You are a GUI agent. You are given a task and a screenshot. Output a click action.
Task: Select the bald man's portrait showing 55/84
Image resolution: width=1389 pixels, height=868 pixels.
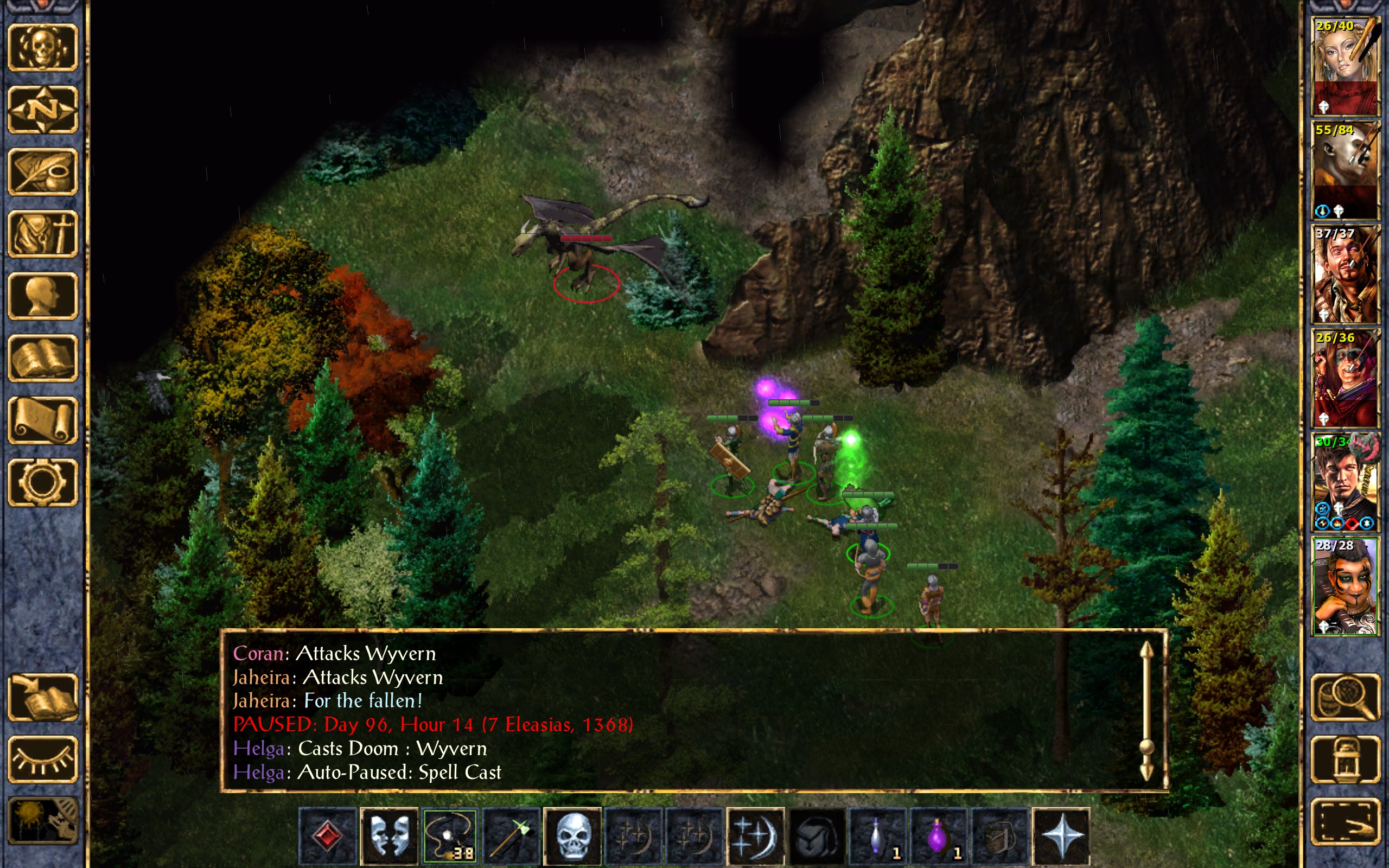point(1346,170)
